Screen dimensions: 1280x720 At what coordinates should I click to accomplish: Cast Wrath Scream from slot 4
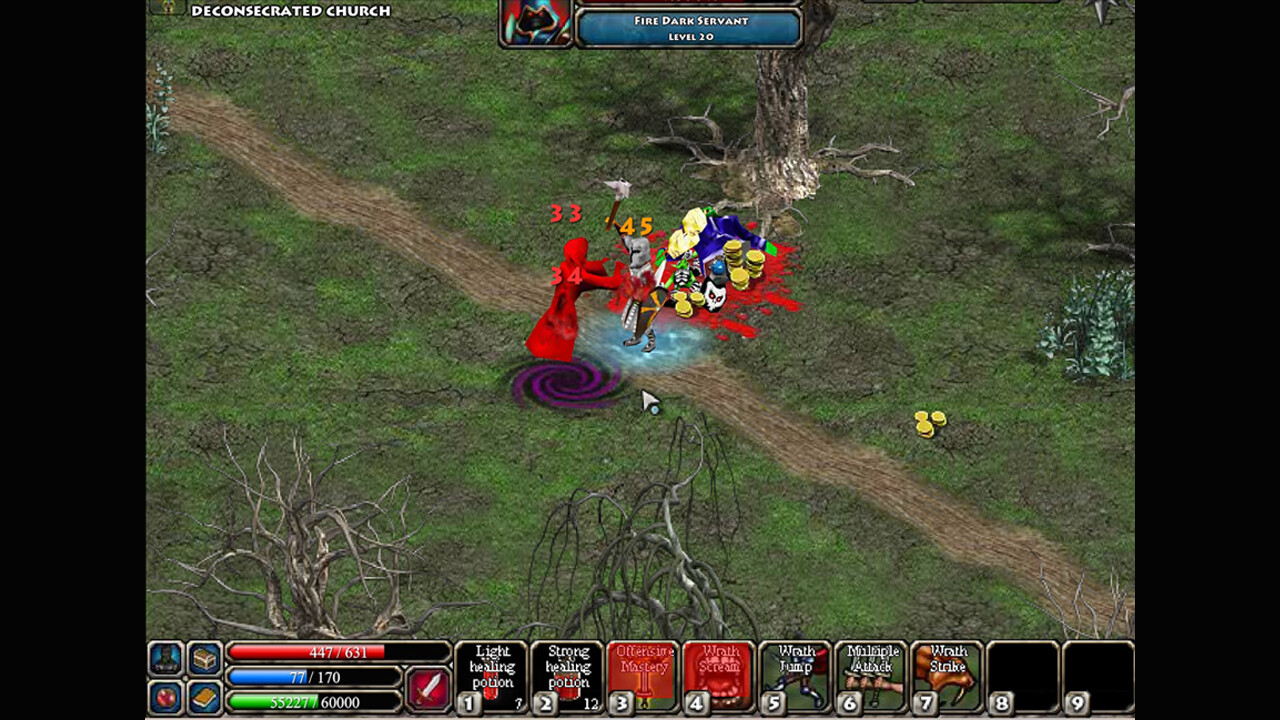click(718, 676)
